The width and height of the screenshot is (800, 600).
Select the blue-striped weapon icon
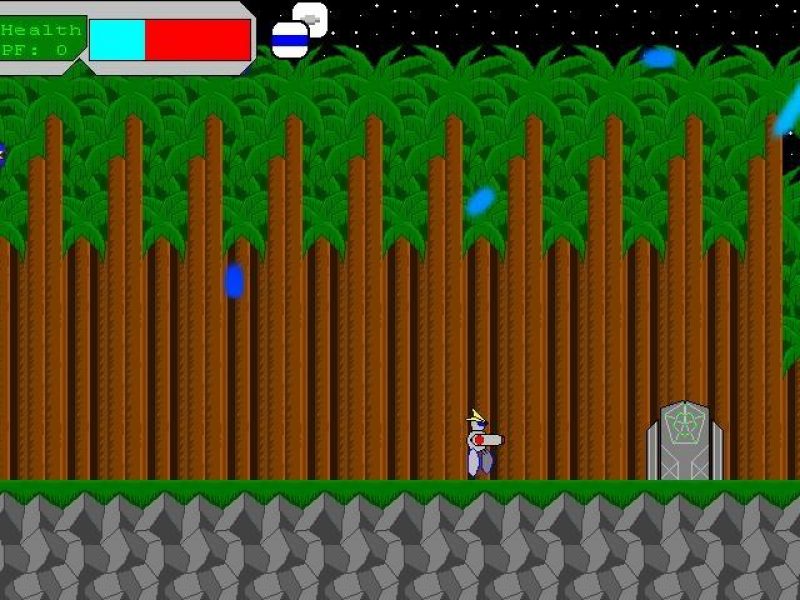[x=289, y=40]
